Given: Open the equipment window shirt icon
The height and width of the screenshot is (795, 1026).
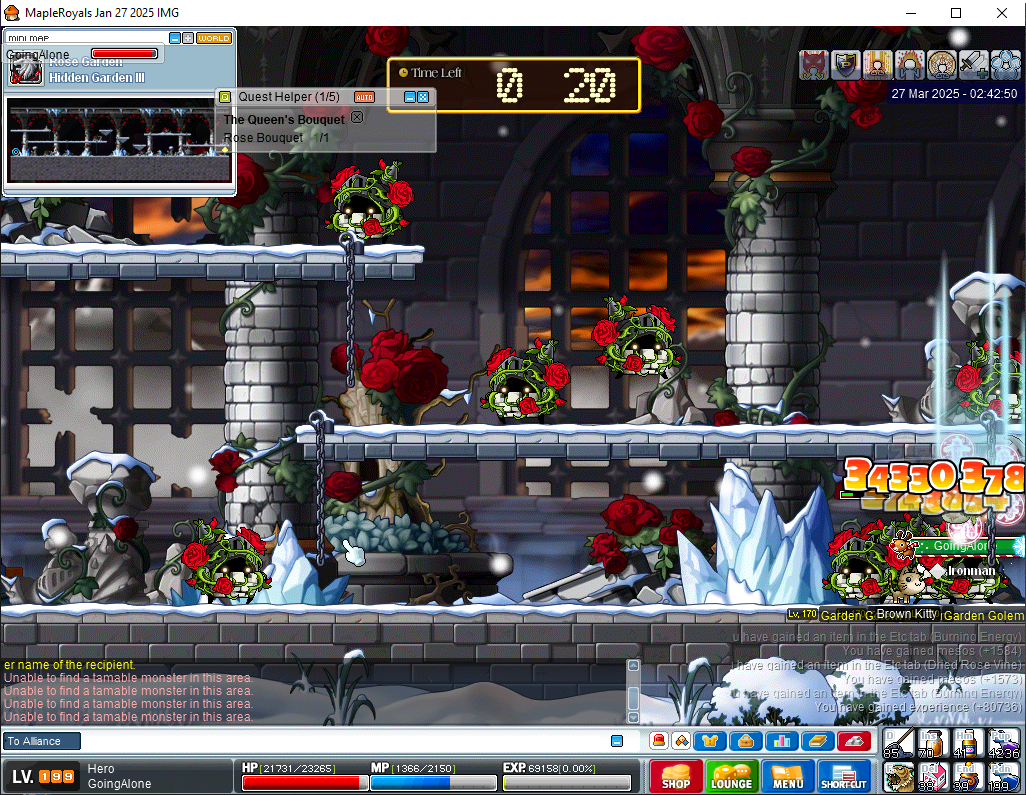Looking at the screenshot, I should tap(712, 741).
